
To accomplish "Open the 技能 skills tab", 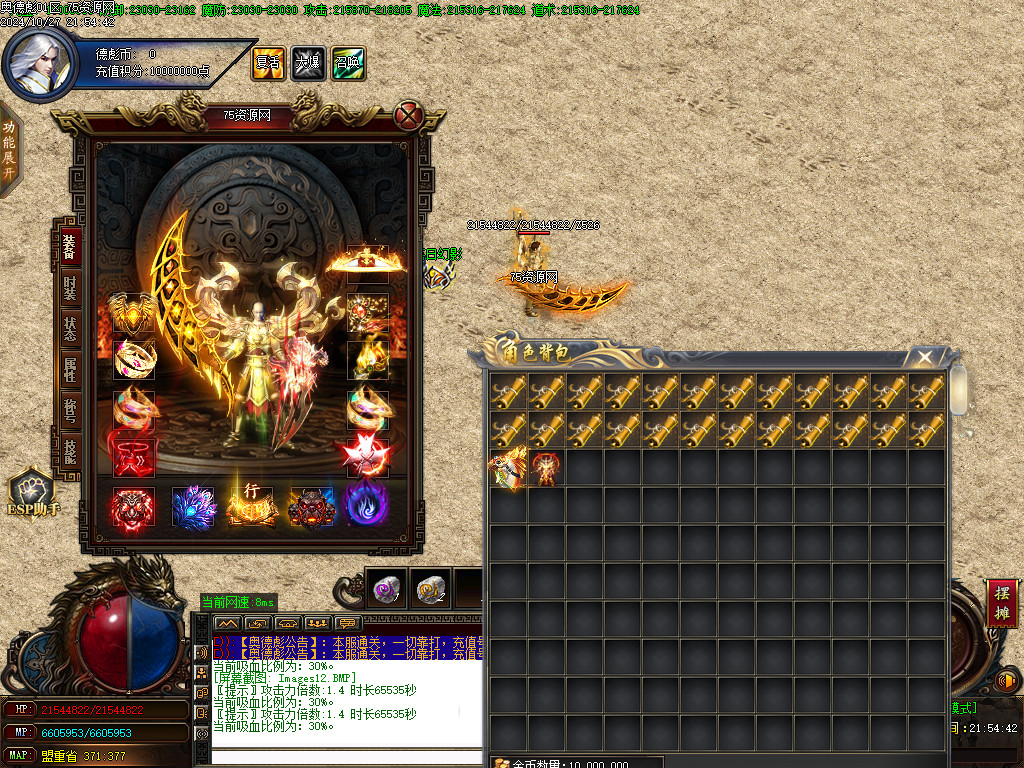I will click(69, 449).
